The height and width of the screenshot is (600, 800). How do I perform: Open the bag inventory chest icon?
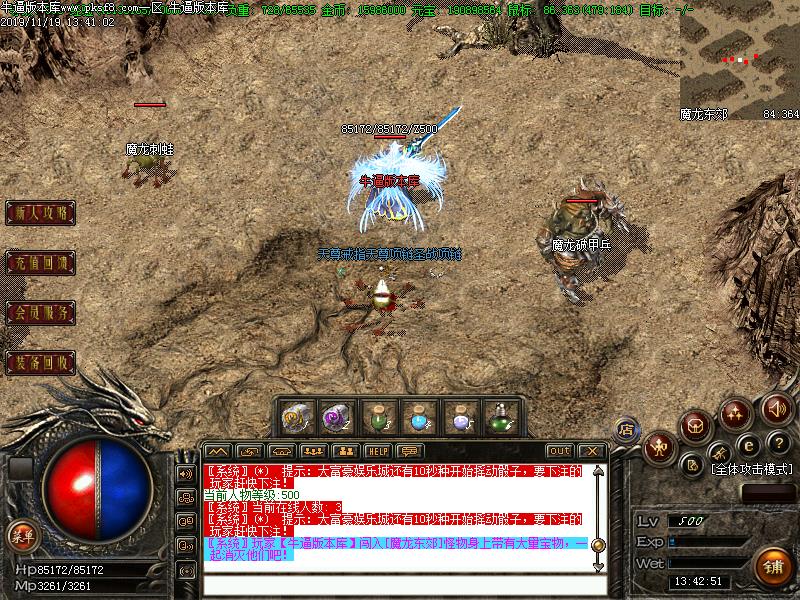click(696, 425)
